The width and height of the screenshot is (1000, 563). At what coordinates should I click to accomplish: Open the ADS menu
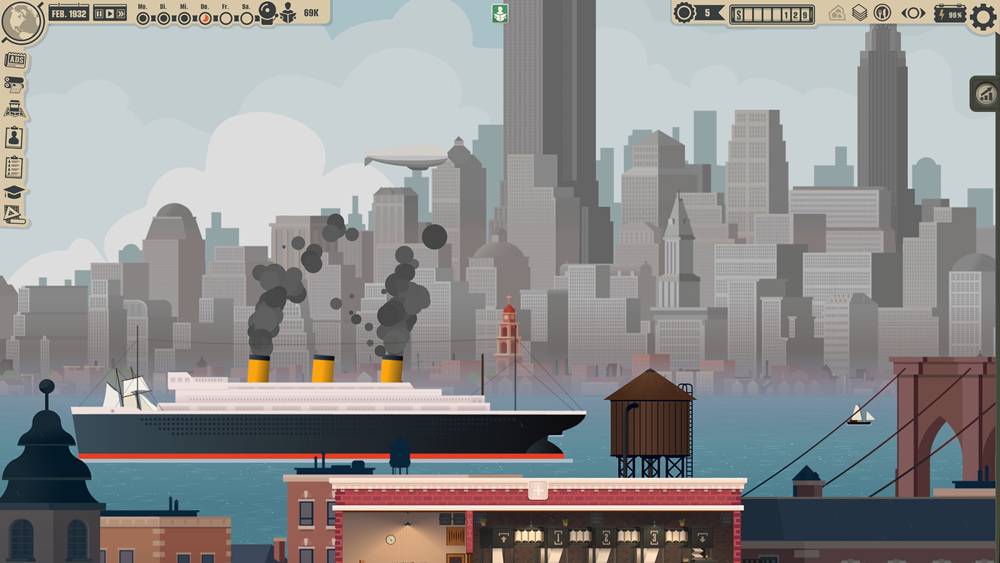click(15, 61)
